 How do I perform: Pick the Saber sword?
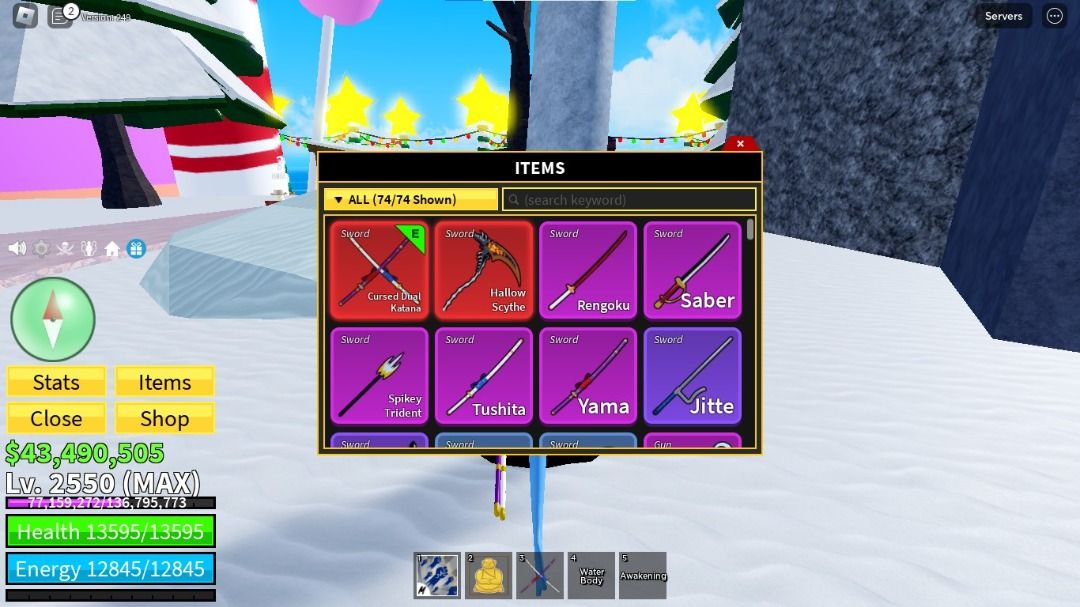(692, 270)
